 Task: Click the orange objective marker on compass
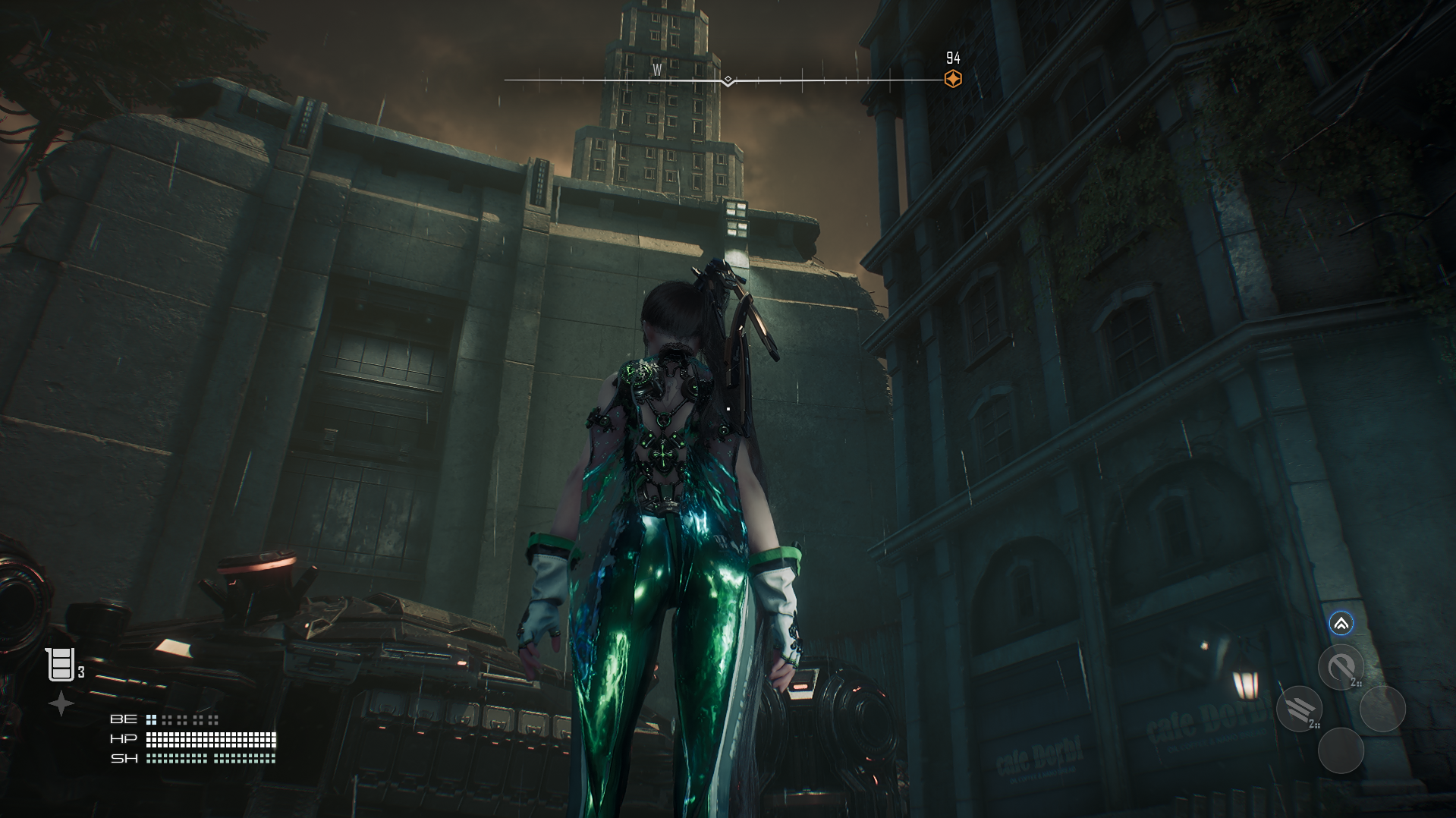953,79
